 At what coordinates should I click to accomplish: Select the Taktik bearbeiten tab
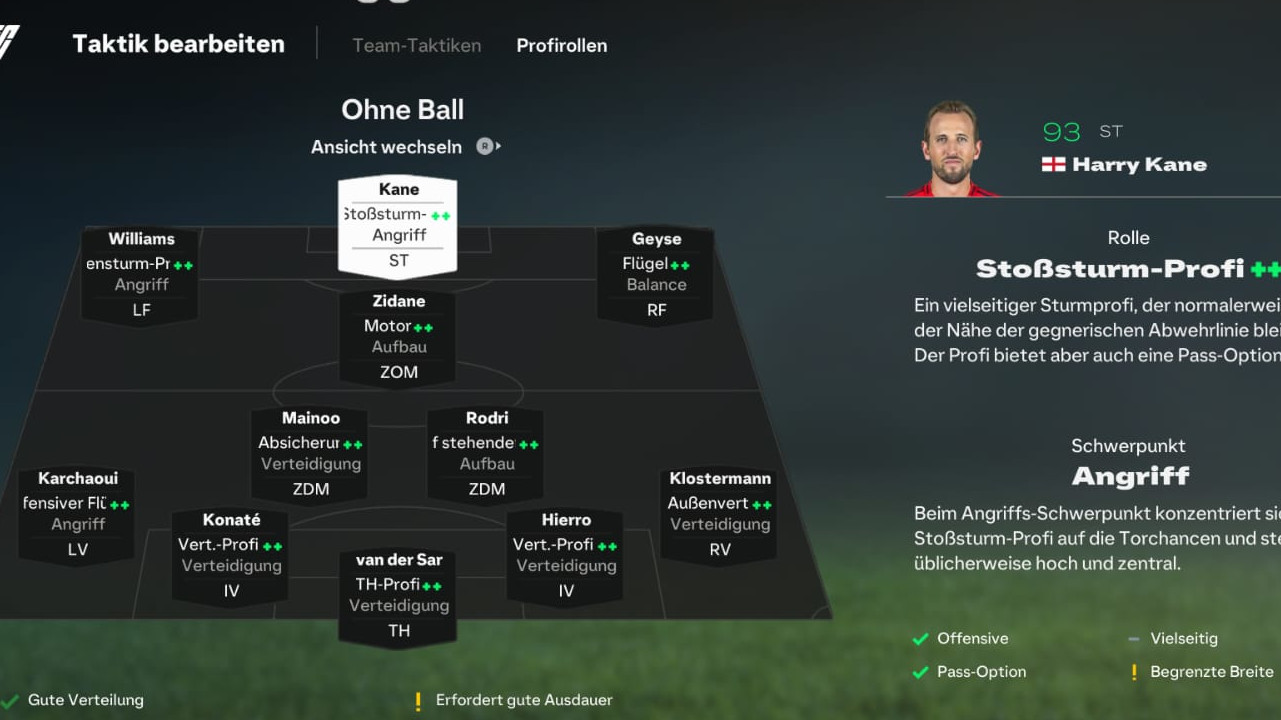(x=178, y=43)
